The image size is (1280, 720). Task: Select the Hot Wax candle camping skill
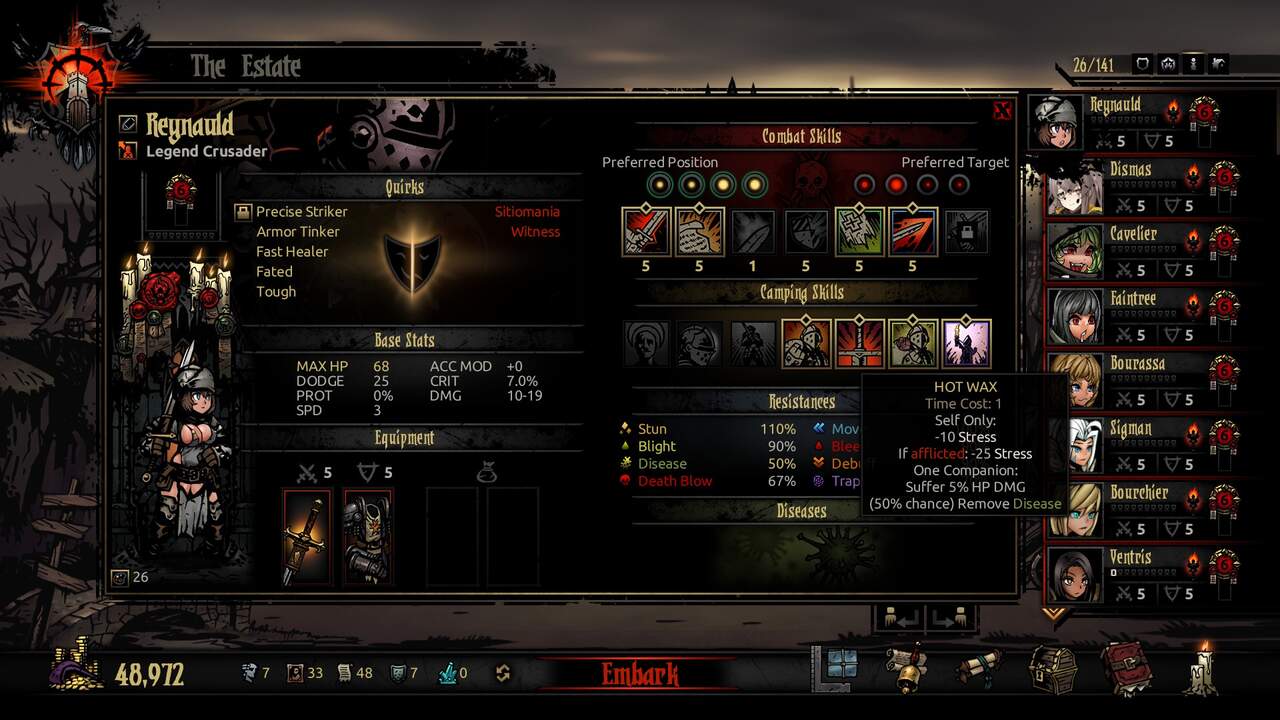(966, 343)
